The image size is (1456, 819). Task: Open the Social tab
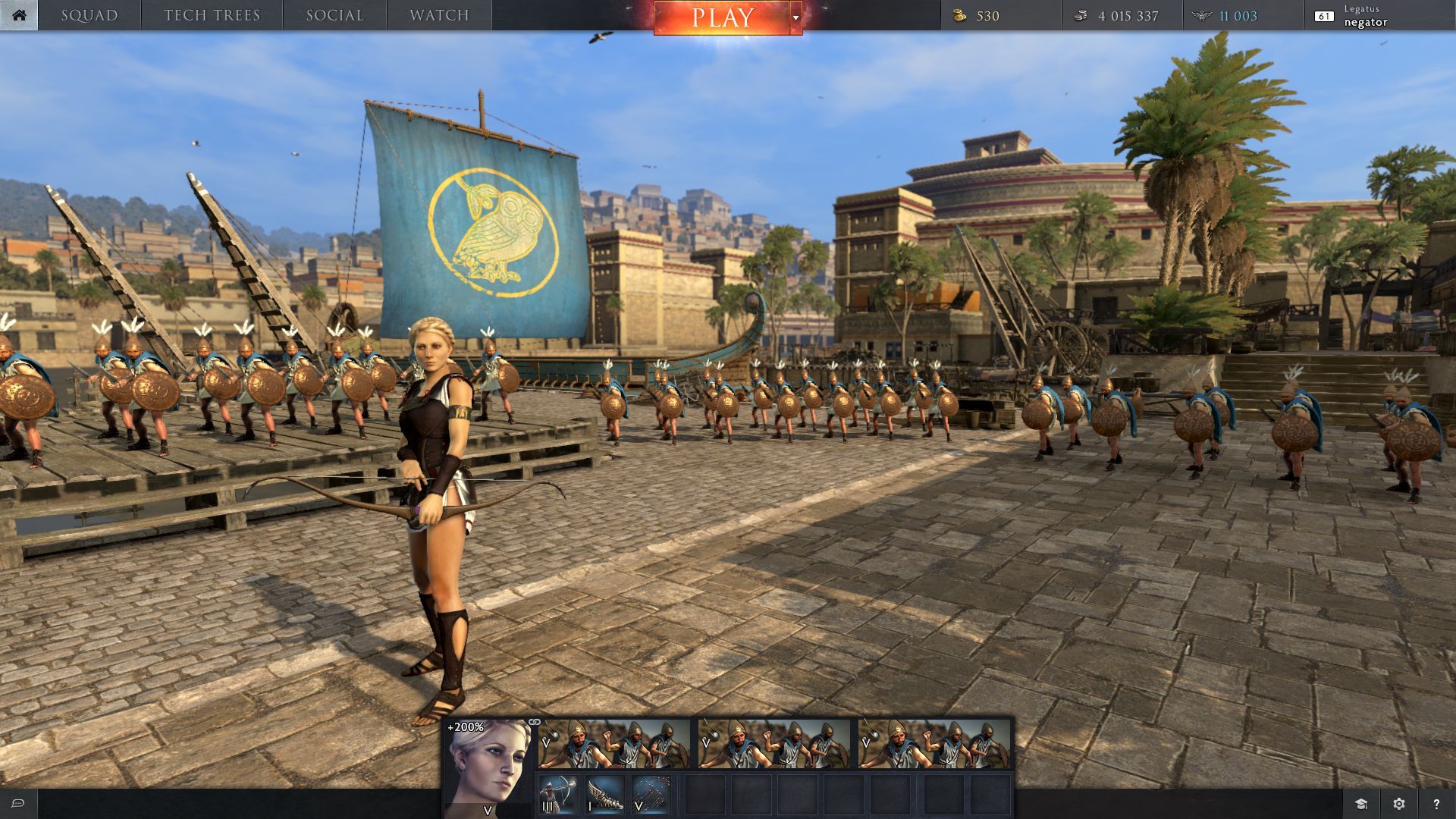pos(334,15)
